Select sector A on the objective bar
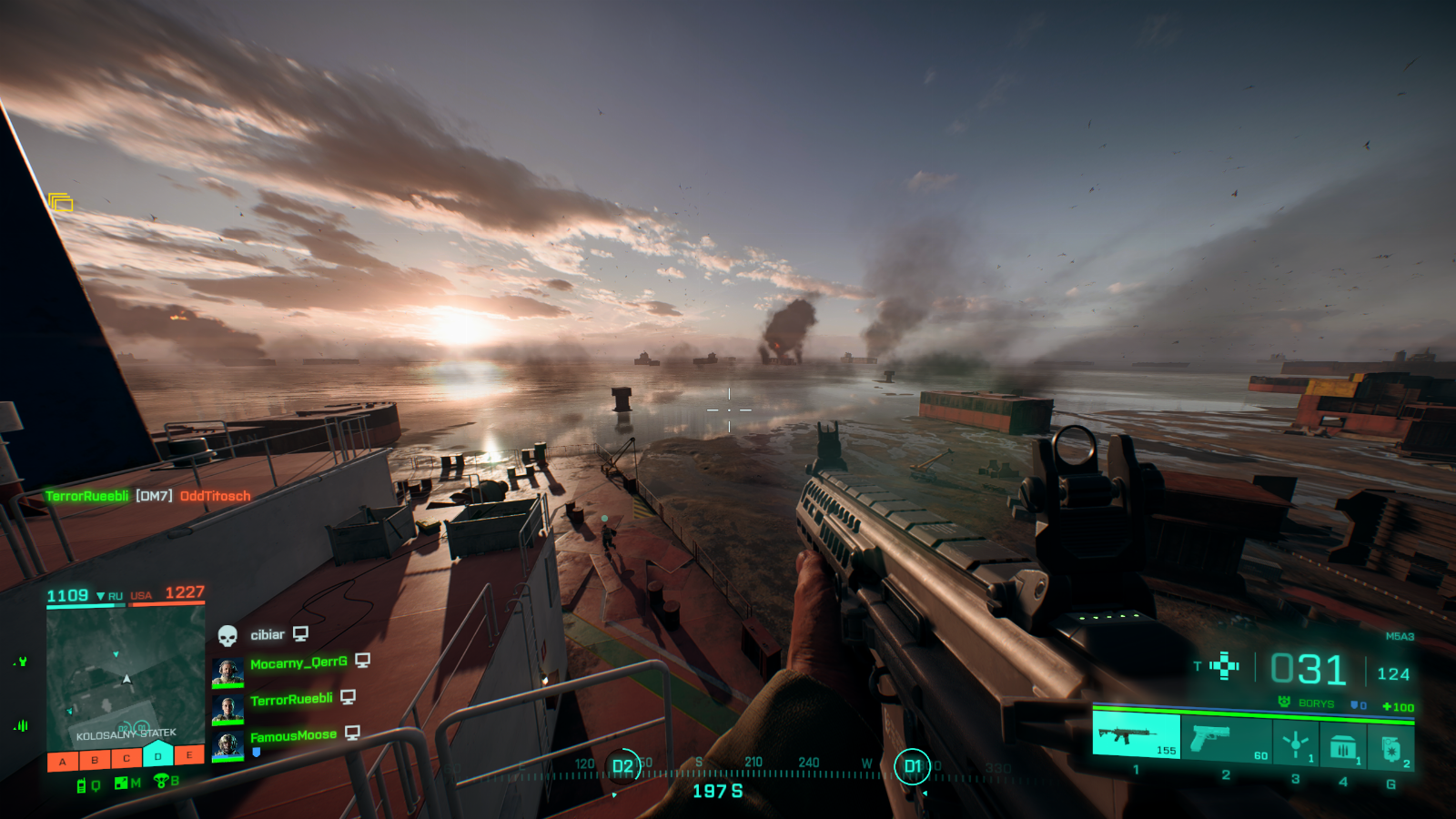Image resolution: width=1456 pixels, height=819 pixels. point(63,760)
